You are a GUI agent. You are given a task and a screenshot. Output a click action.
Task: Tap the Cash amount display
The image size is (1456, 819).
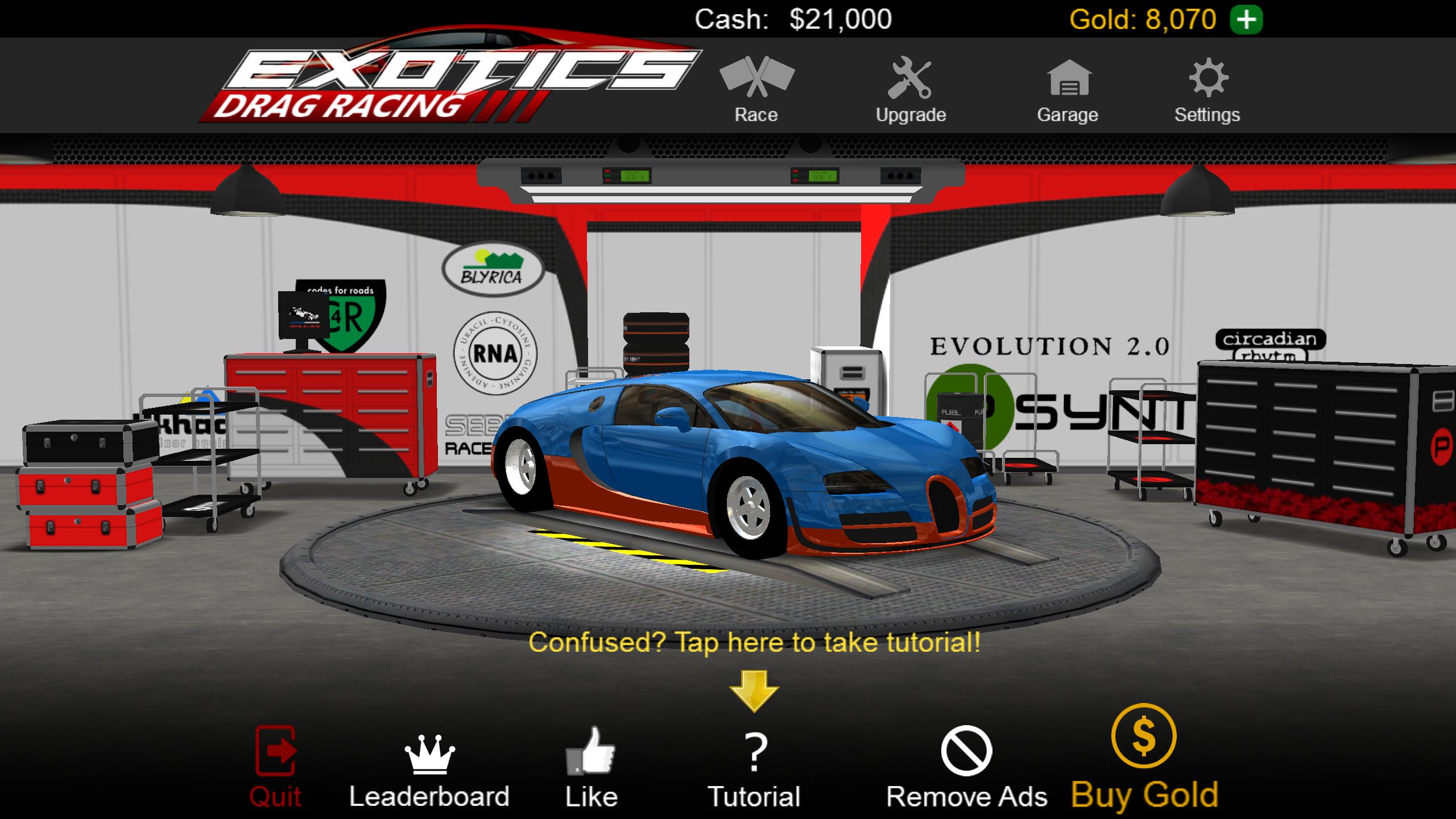click(x=793, y=19)
